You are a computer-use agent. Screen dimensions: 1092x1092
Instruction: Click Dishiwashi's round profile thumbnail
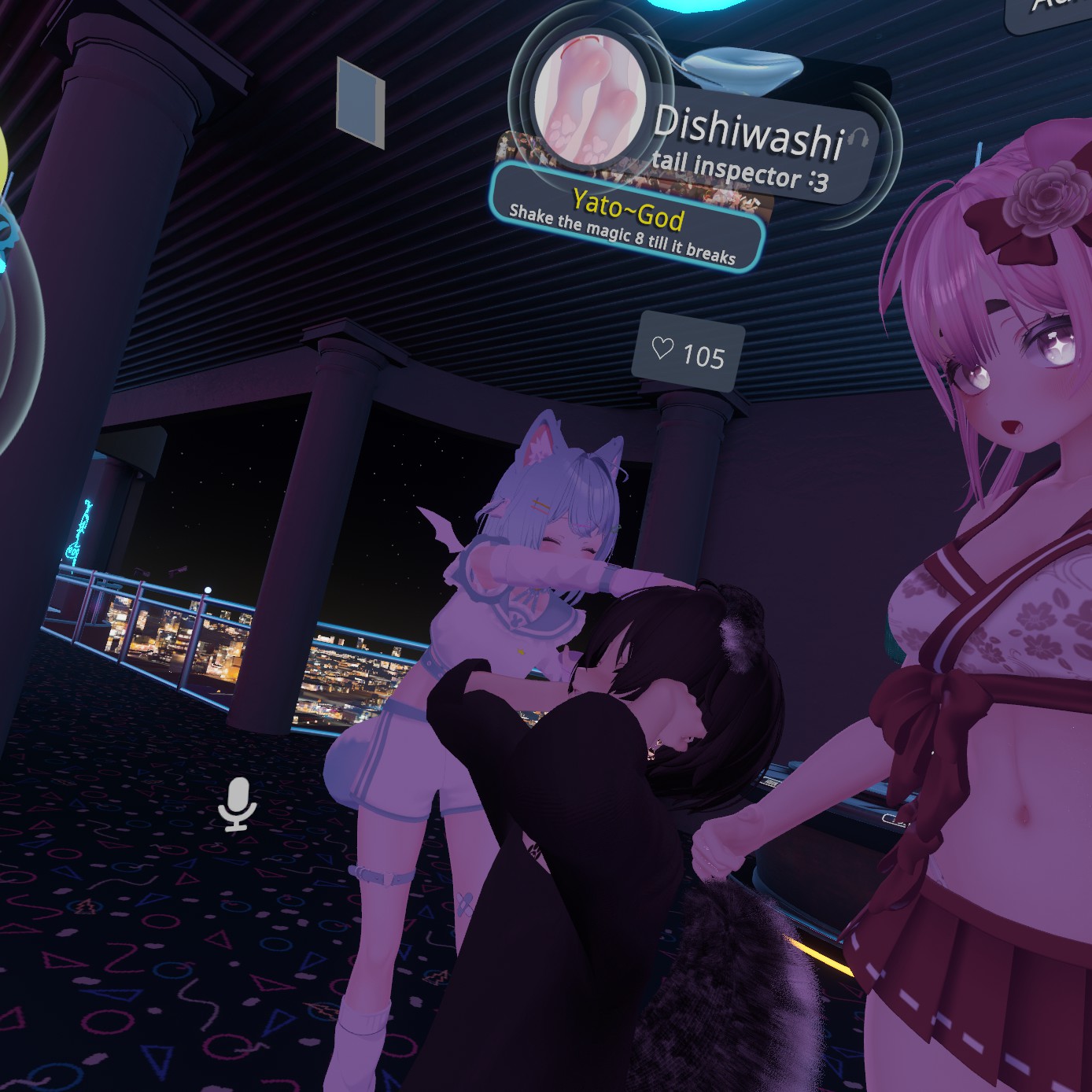(590, 98)
